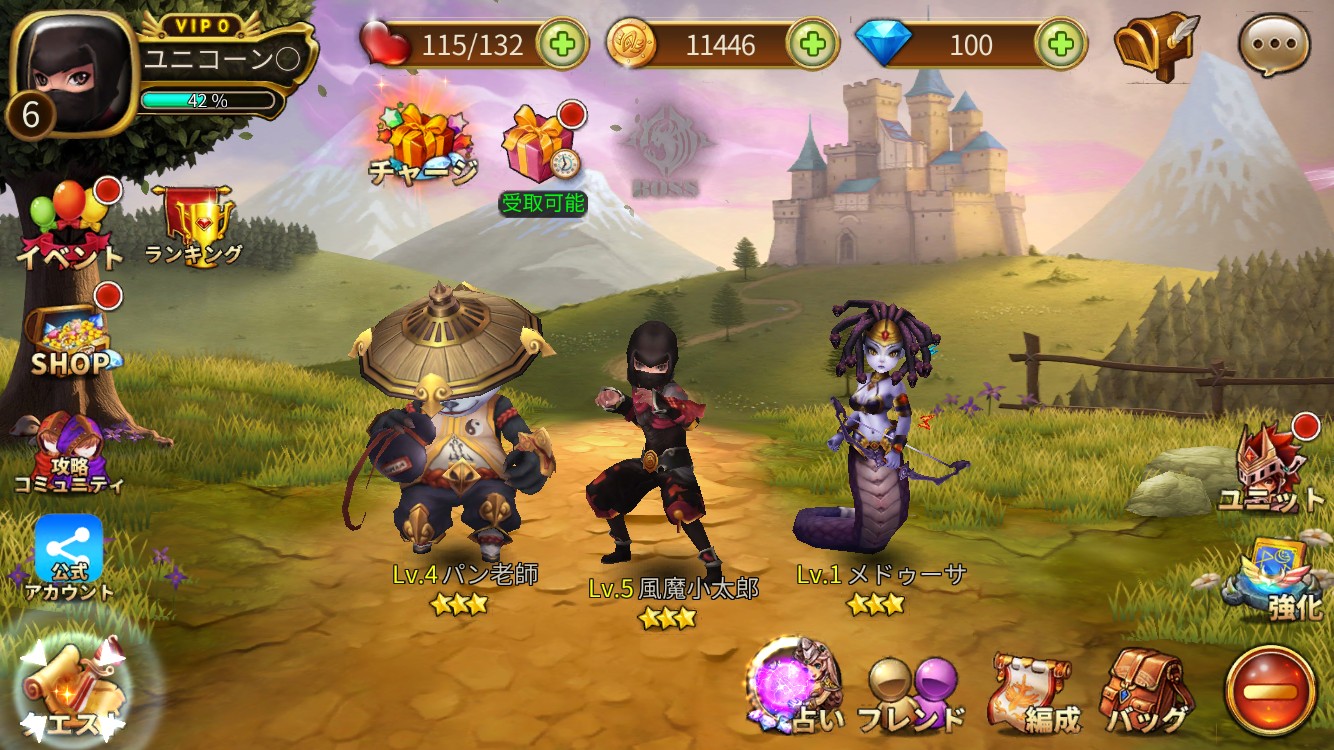1334x750 pixels.
Task: Add stamina with the heart plus button
Action: [x=563, y=44]
